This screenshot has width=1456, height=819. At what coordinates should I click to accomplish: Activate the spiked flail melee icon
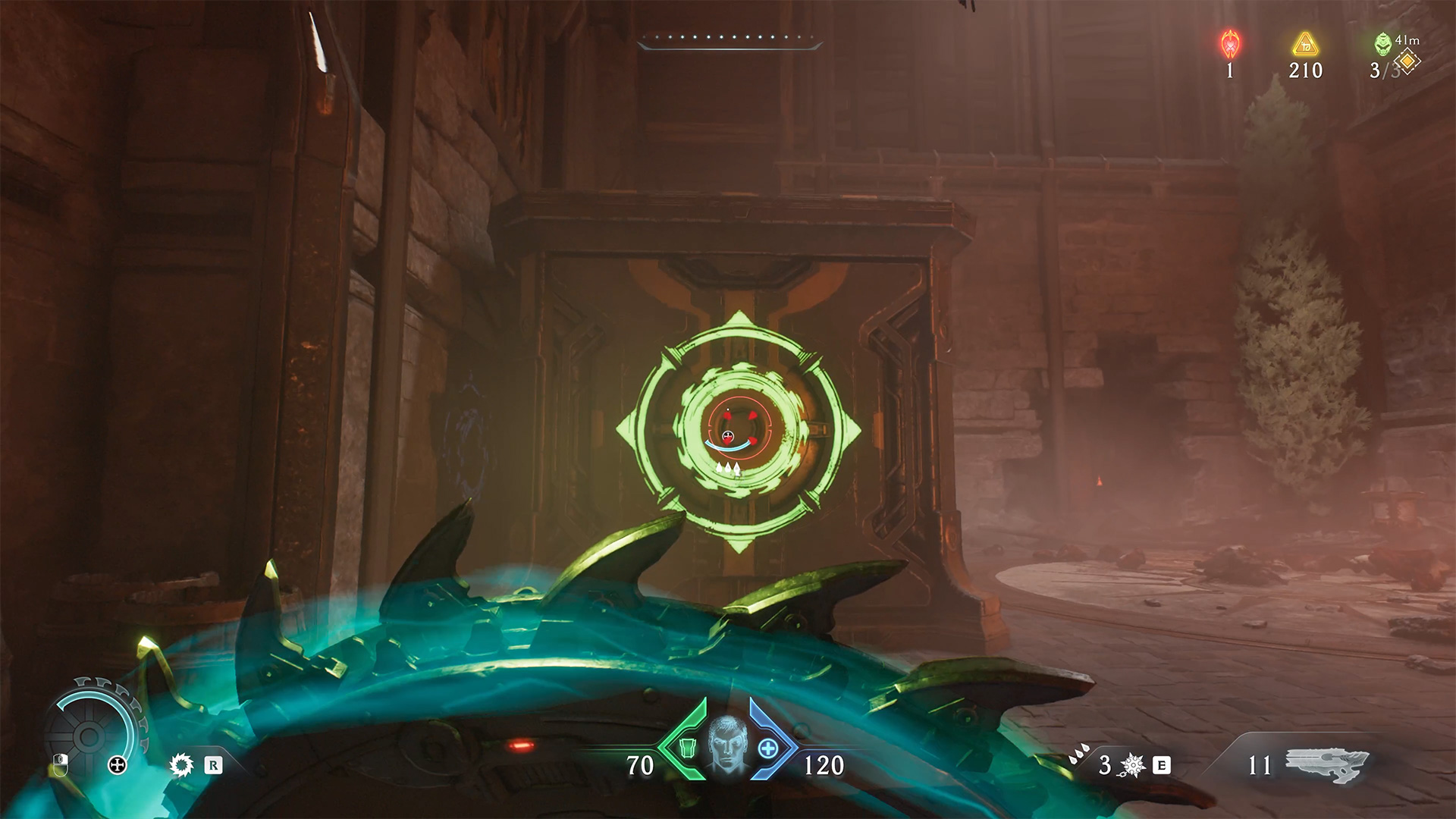(x=1132, y=766)
